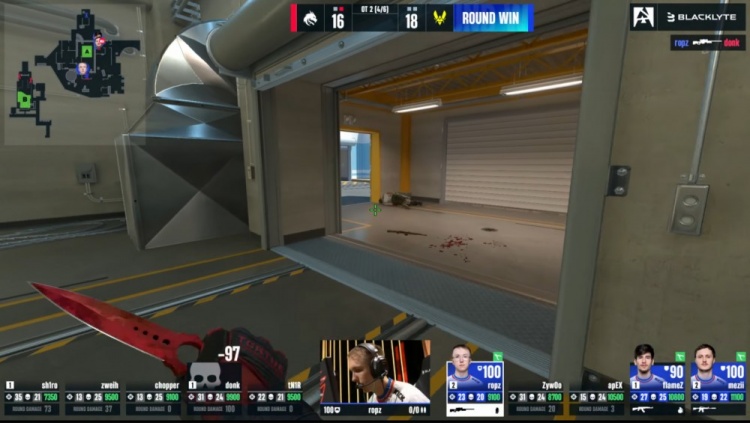750x423 pixels.
Task: Select flameZ's player card
Action: [657, 382]
